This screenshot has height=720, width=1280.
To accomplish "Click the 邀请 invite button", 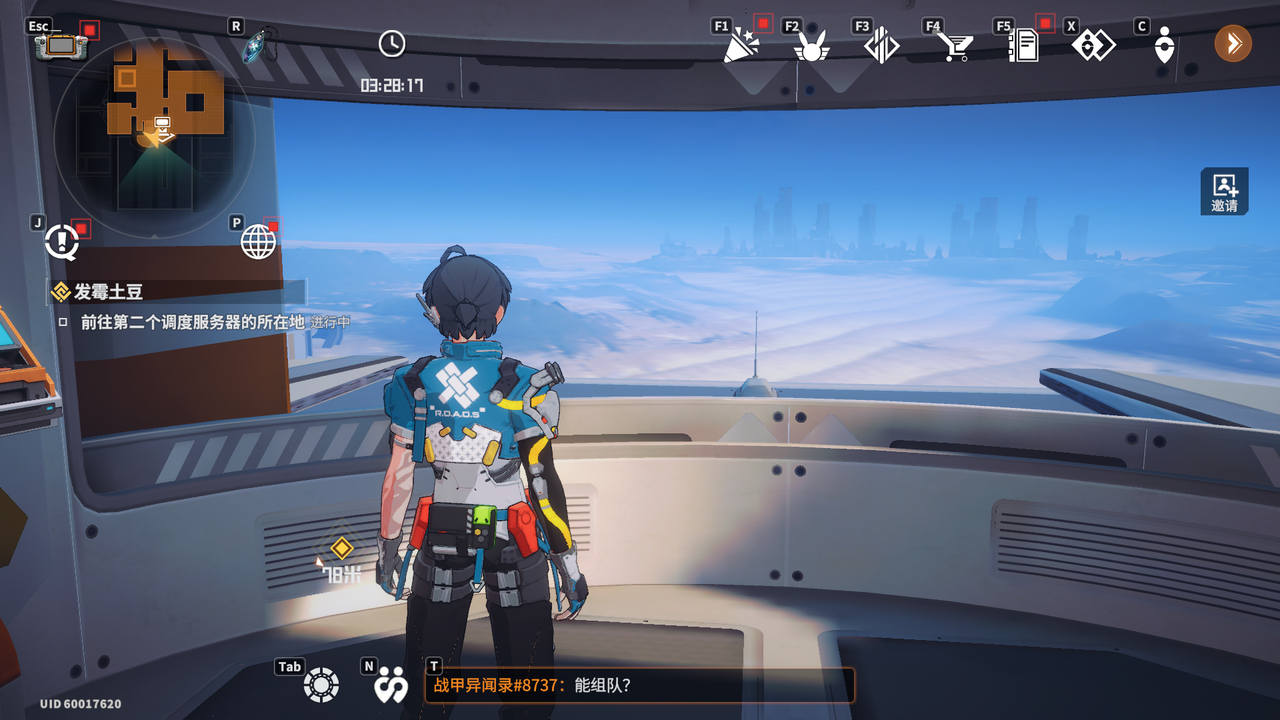I will 1224,191.
